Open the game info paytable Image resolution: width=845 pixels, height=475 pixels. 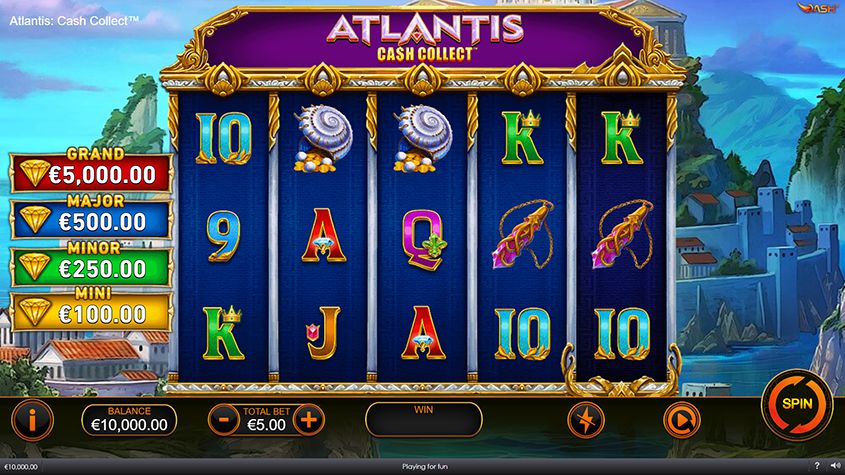(x=32, y=420)
